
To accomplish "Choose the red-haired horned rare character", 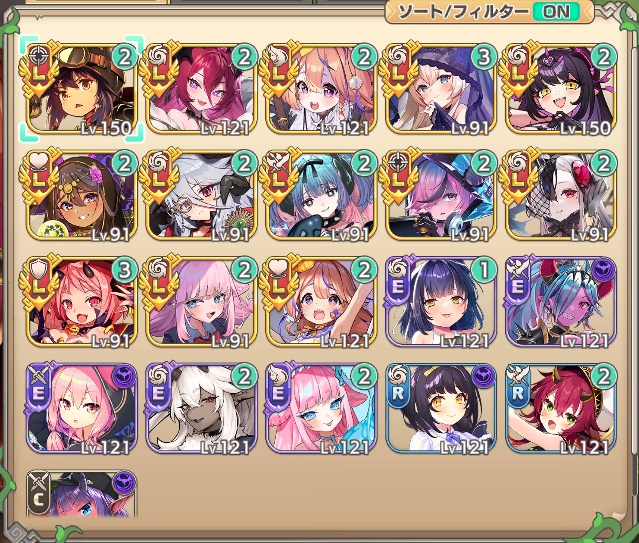I will click(x=560, y=409).
